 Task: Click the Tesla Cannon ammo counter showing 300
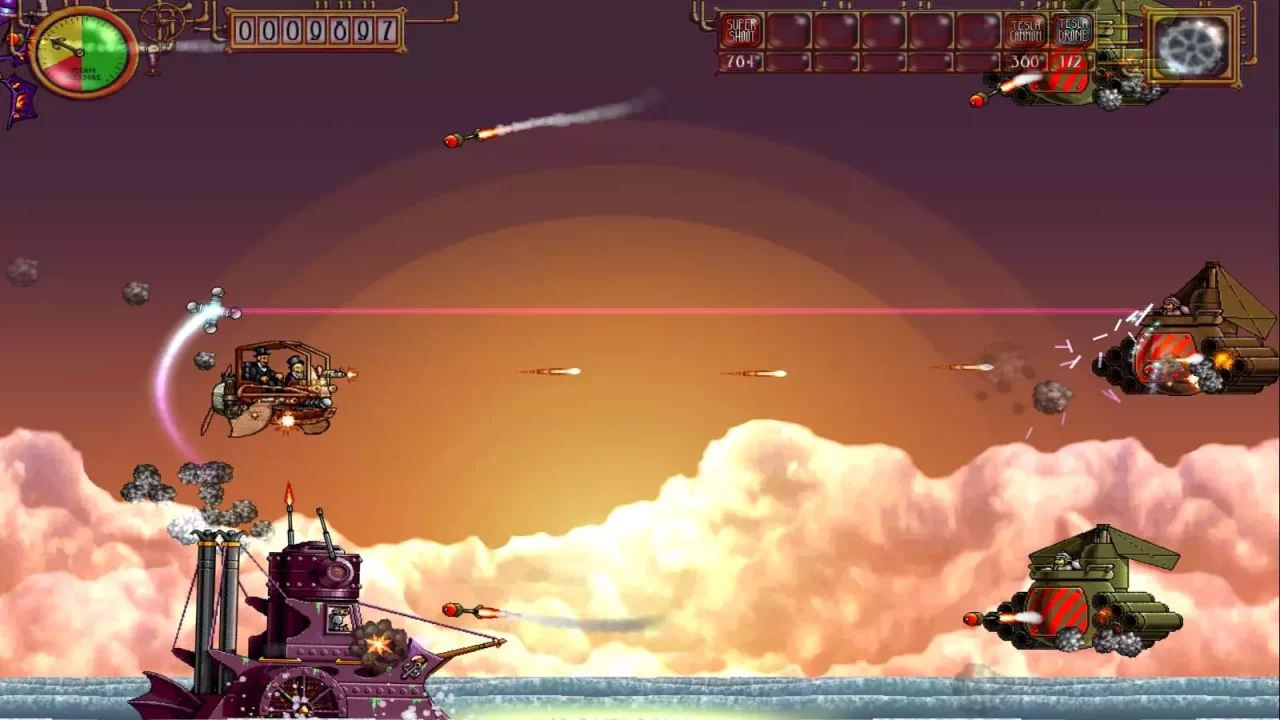click(x=1022, y=62)
